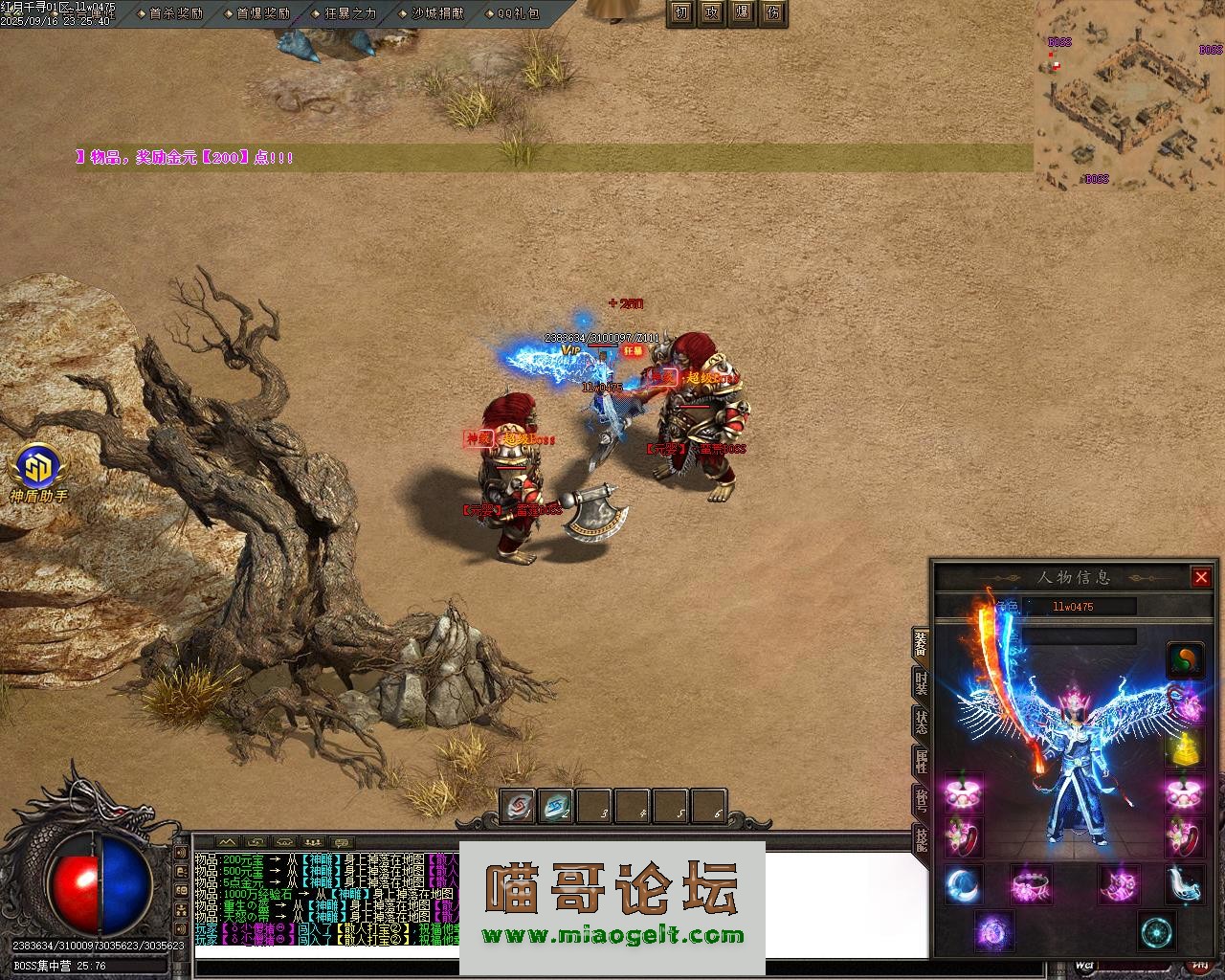The height and width of the screenshot is (980, 1225).
Task: Close the 人物信息 character info panel
Action: click(1201, 577)
